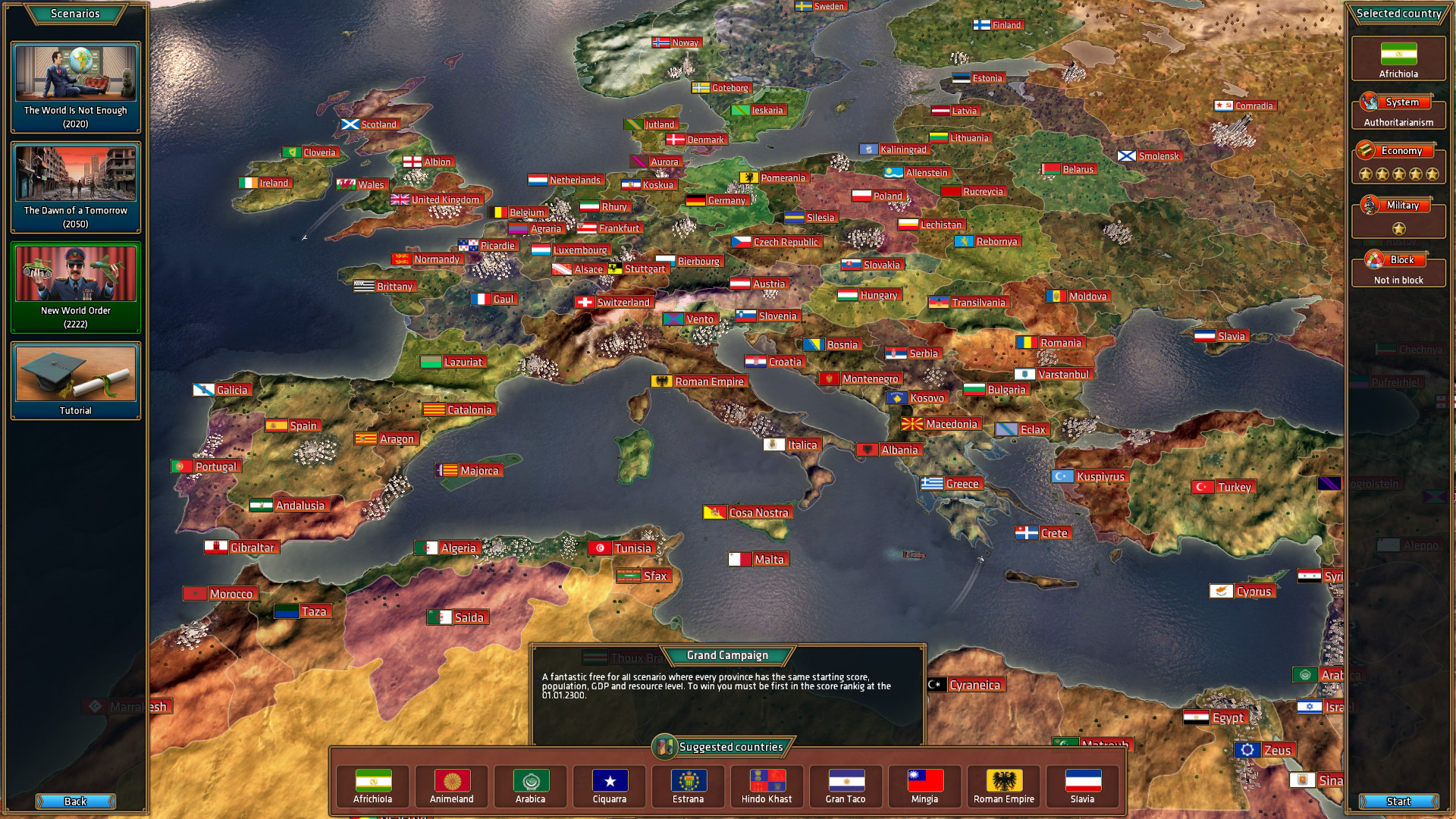1456x819 pixels.
Task: Select The World Is Not Enough scenario
Action: tap(74, 86)
